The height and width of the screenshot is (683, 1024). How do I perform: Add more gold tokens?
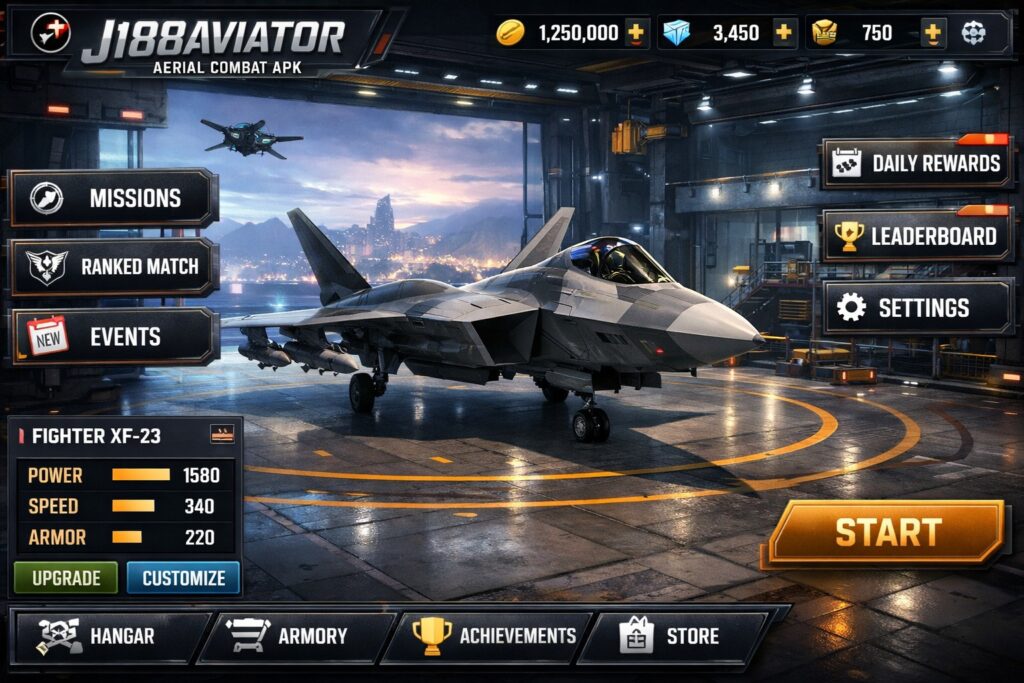[932, 33]
